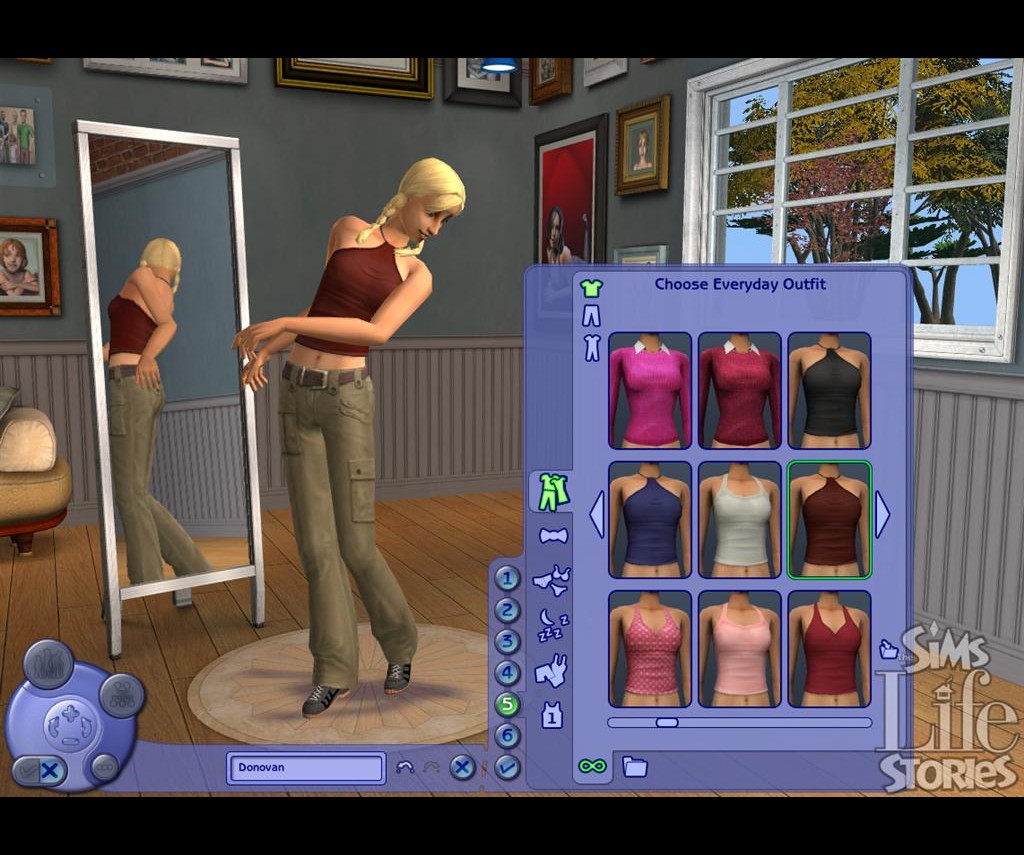
Task: Select the white tank top outfit
Action: point(739,518)
